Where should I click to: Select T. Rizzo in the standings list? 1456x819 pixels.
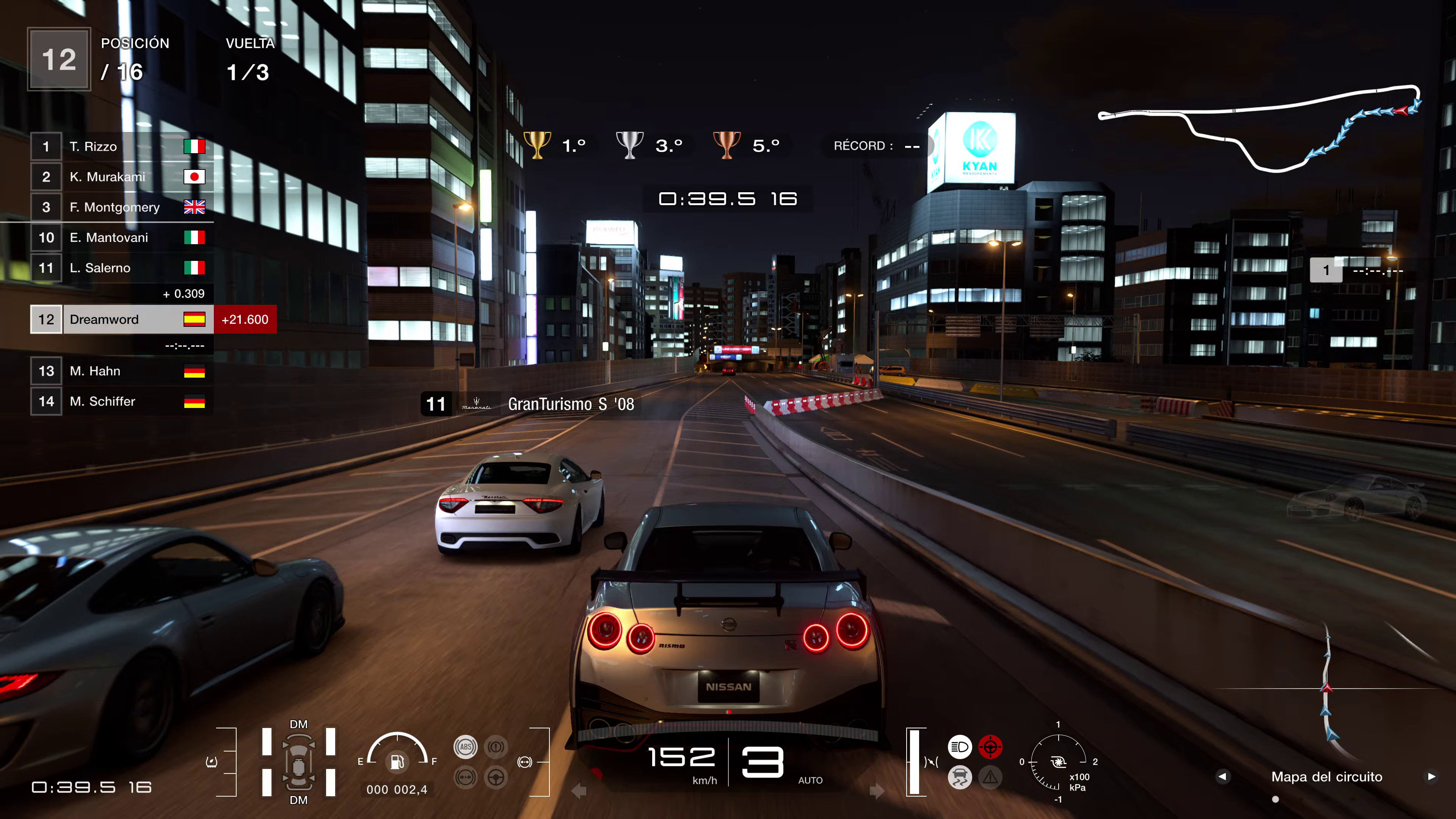[x=121, y=147]
